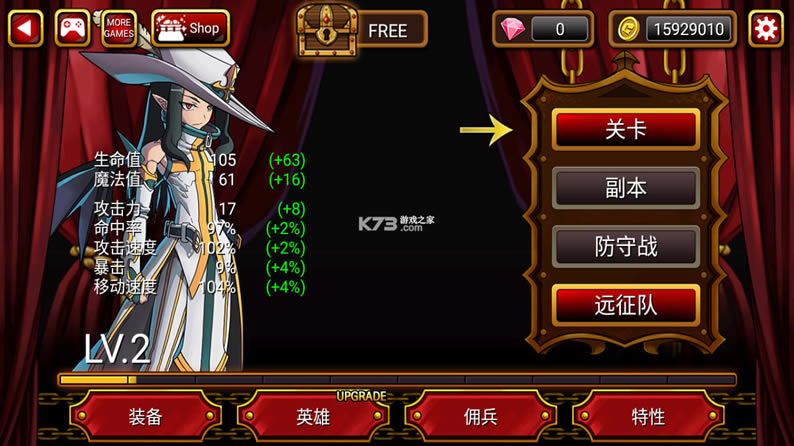Go back with the red arrow button
This screenshot has width=794, height=446.
click(x=25, y=28)
